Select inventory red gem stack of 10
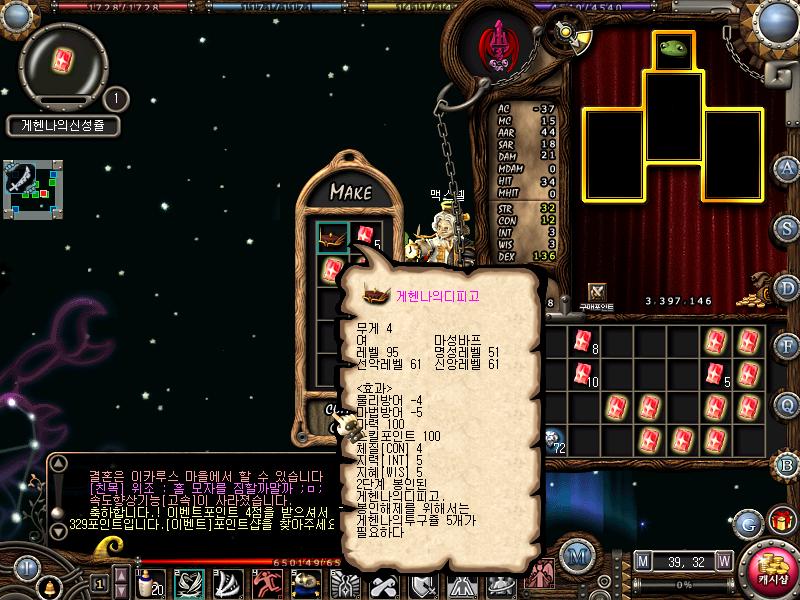 click(582, 375)
